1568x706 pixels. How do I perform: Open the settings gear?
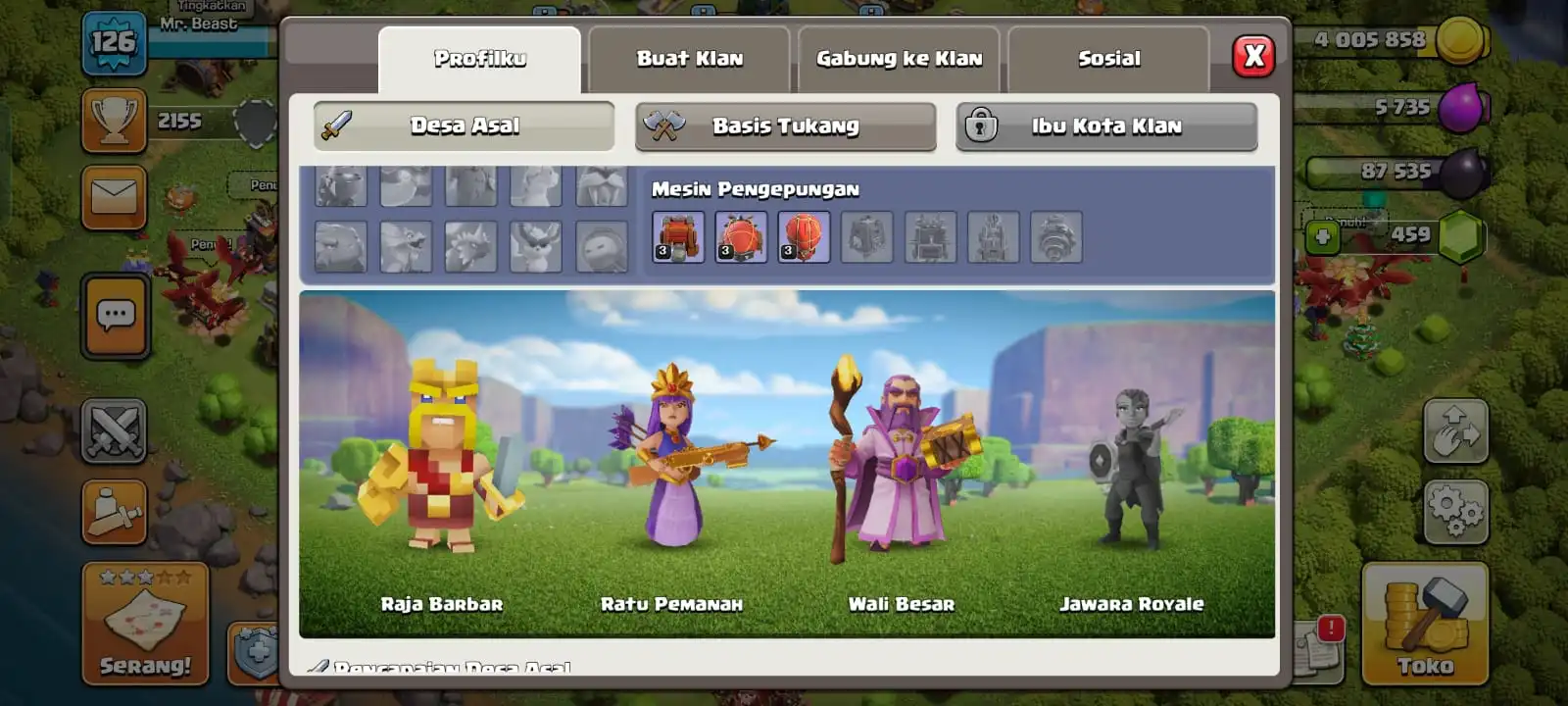(1454, 510)
